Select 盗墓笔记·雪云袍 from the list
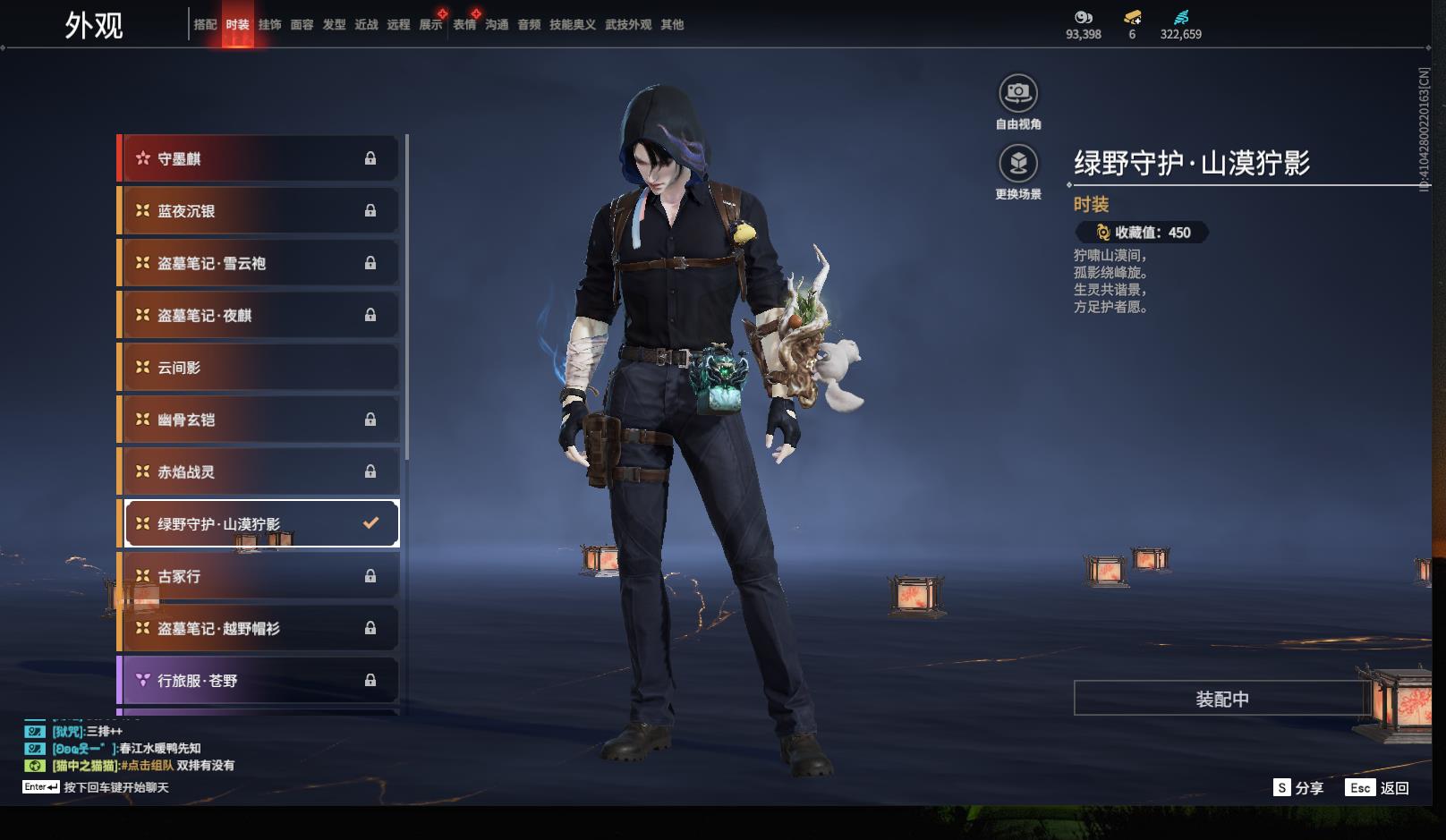1446x840 pixels. point(259,263)
